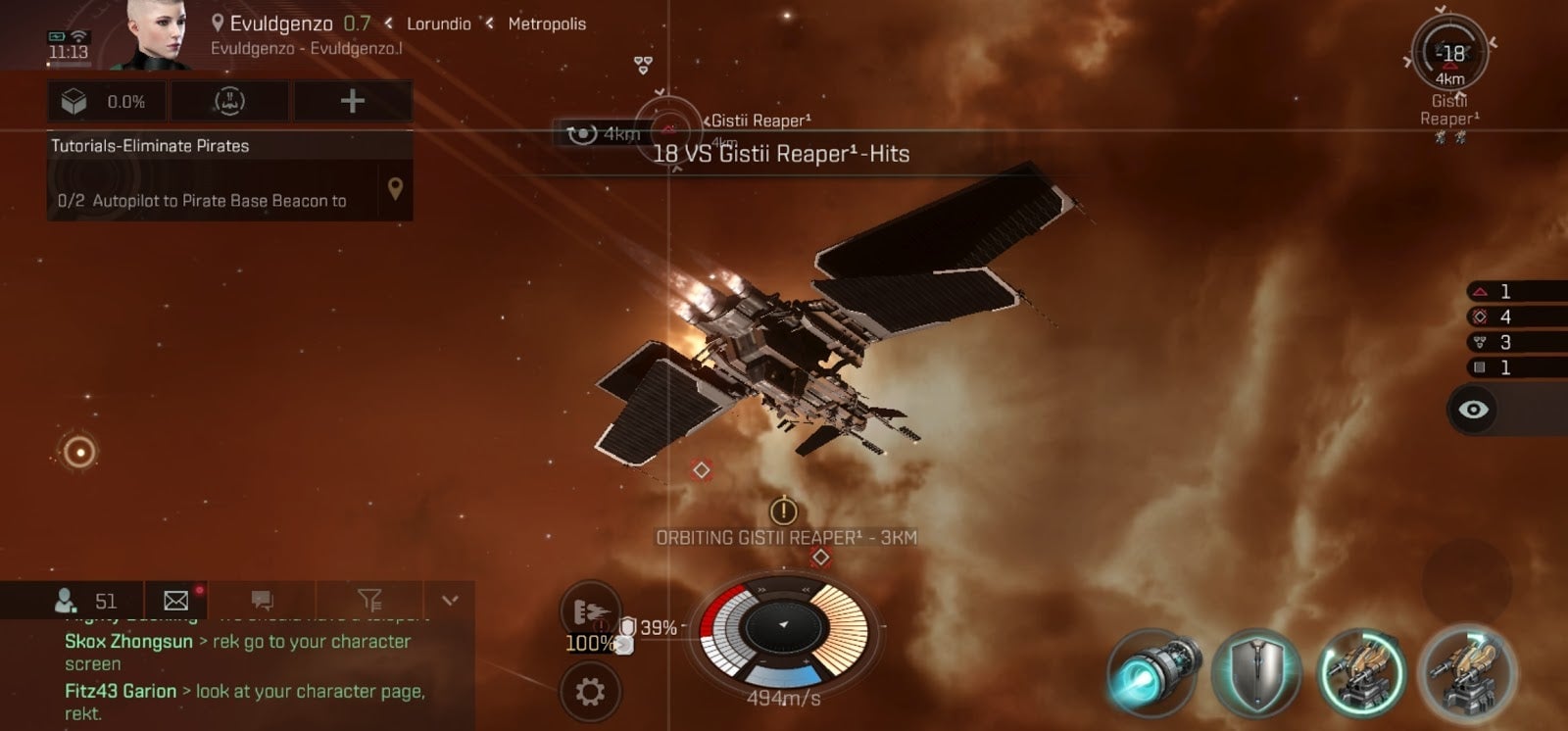Viewport: 1568px width, 731px height.
Task: Tap the mission location pin icon
Action: pos(396,189)
